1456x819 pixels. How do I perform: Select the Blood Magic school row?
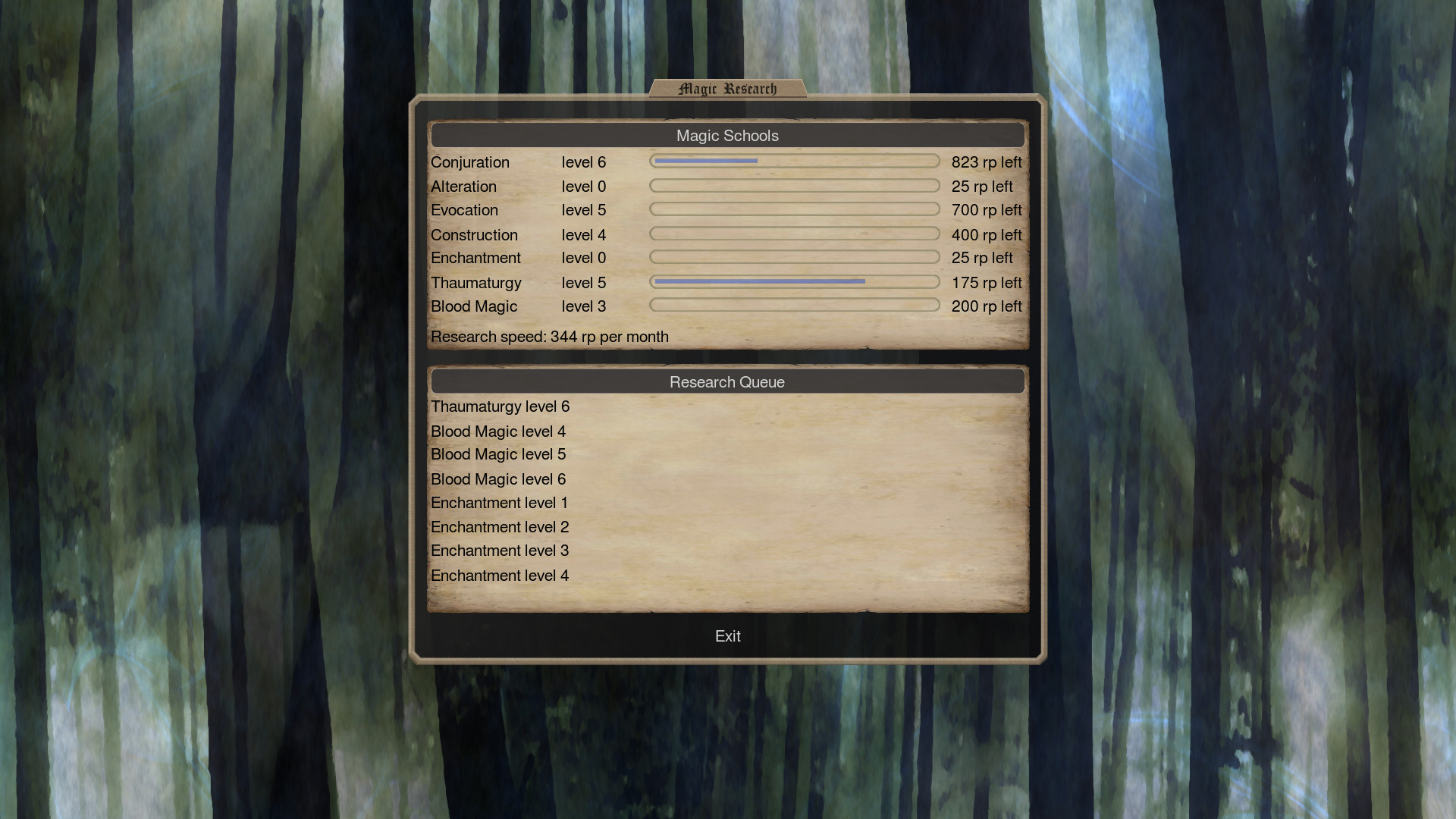coord(474,306)
